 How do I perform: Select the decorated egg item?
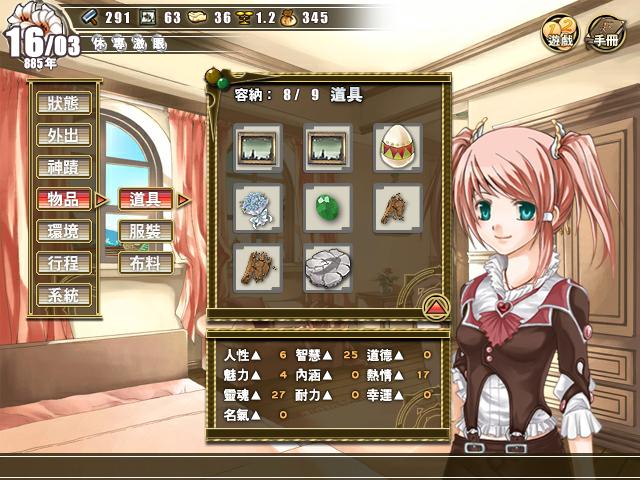[x=397, y=148]
